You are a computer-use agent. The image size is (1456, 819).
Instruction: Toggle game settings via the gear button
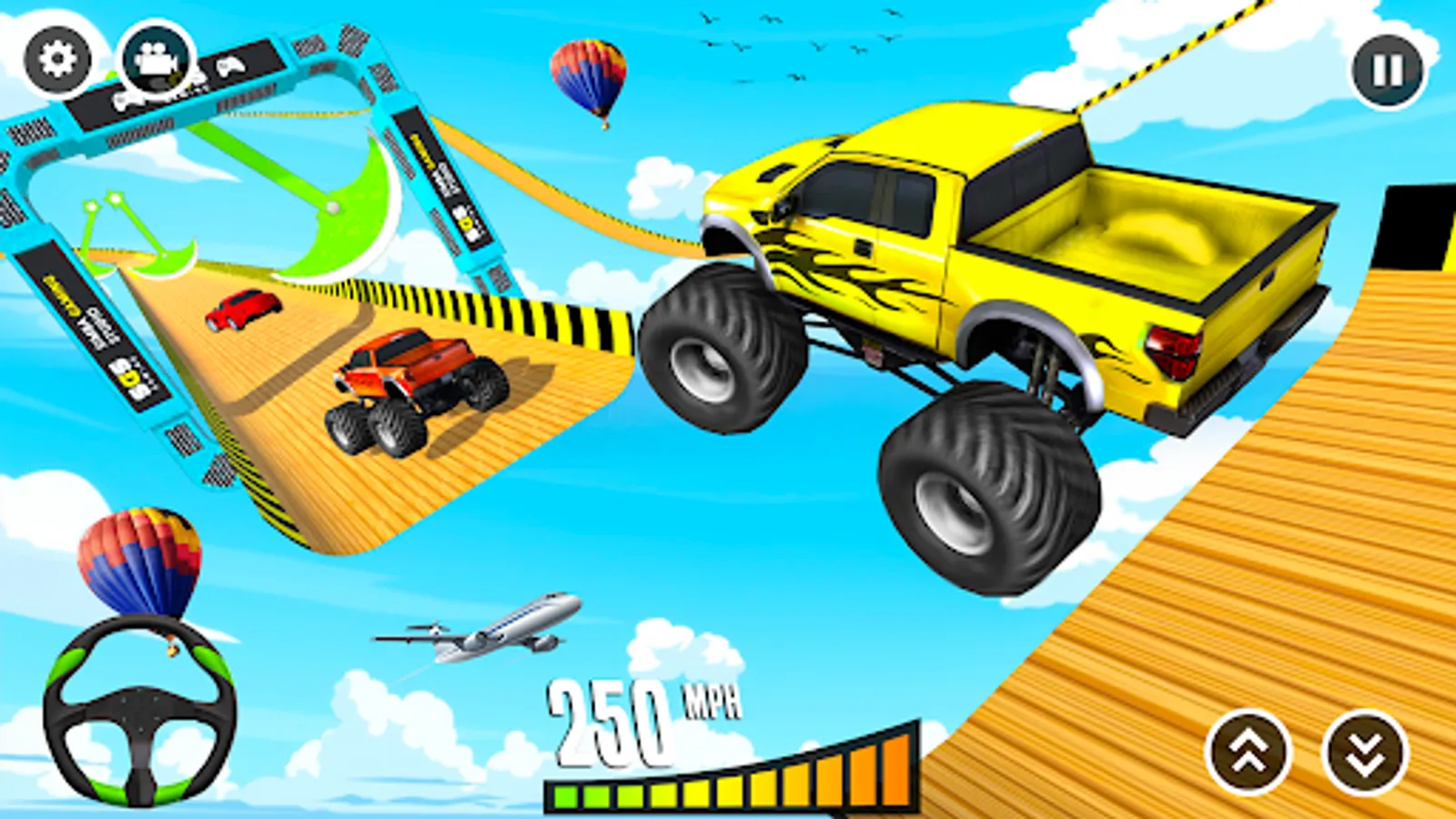[x=58, y=58]
